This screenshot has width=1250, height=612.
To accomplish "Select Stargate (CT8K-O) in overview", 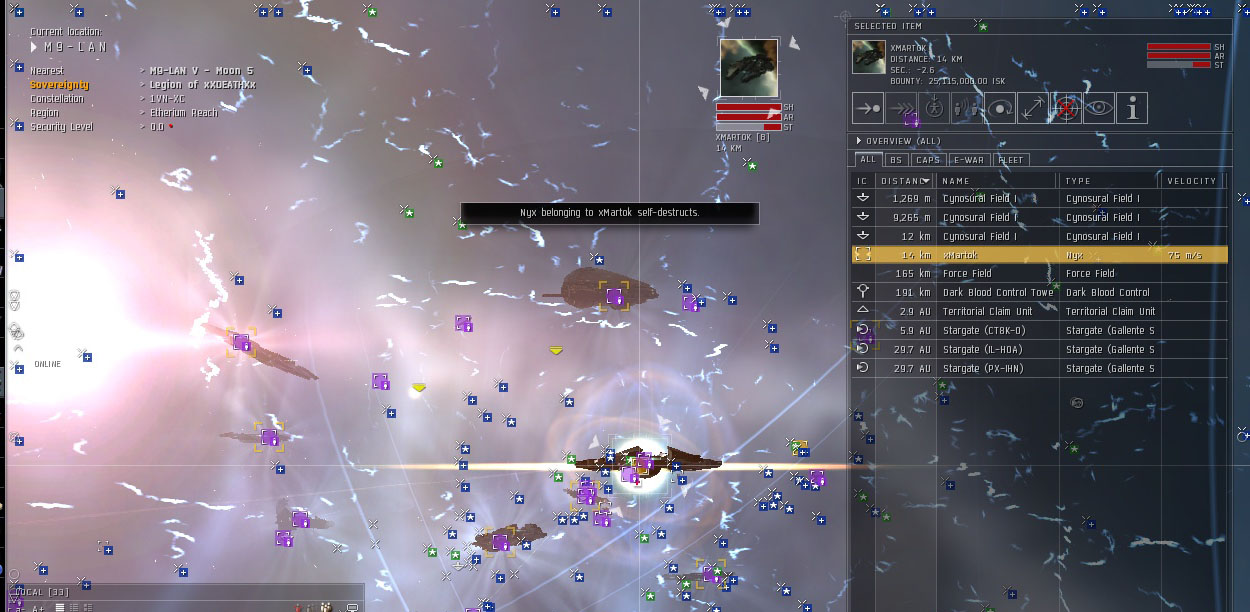I will [x=1000, y=331].
